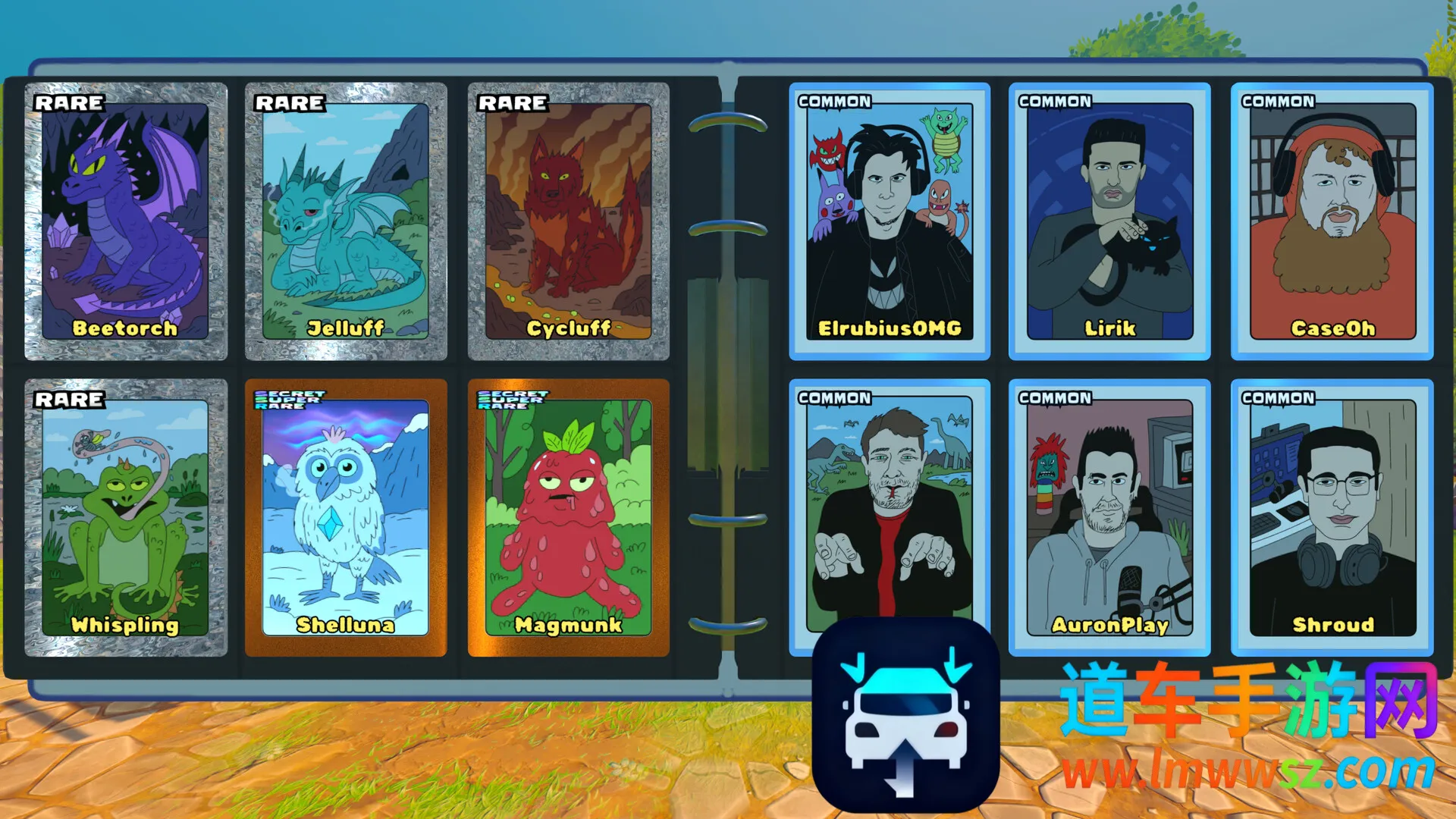The width and height of the screenshot is (1456, 819).
Task: Select the common card with dinosaur background
Action: [x=890, y=500]
